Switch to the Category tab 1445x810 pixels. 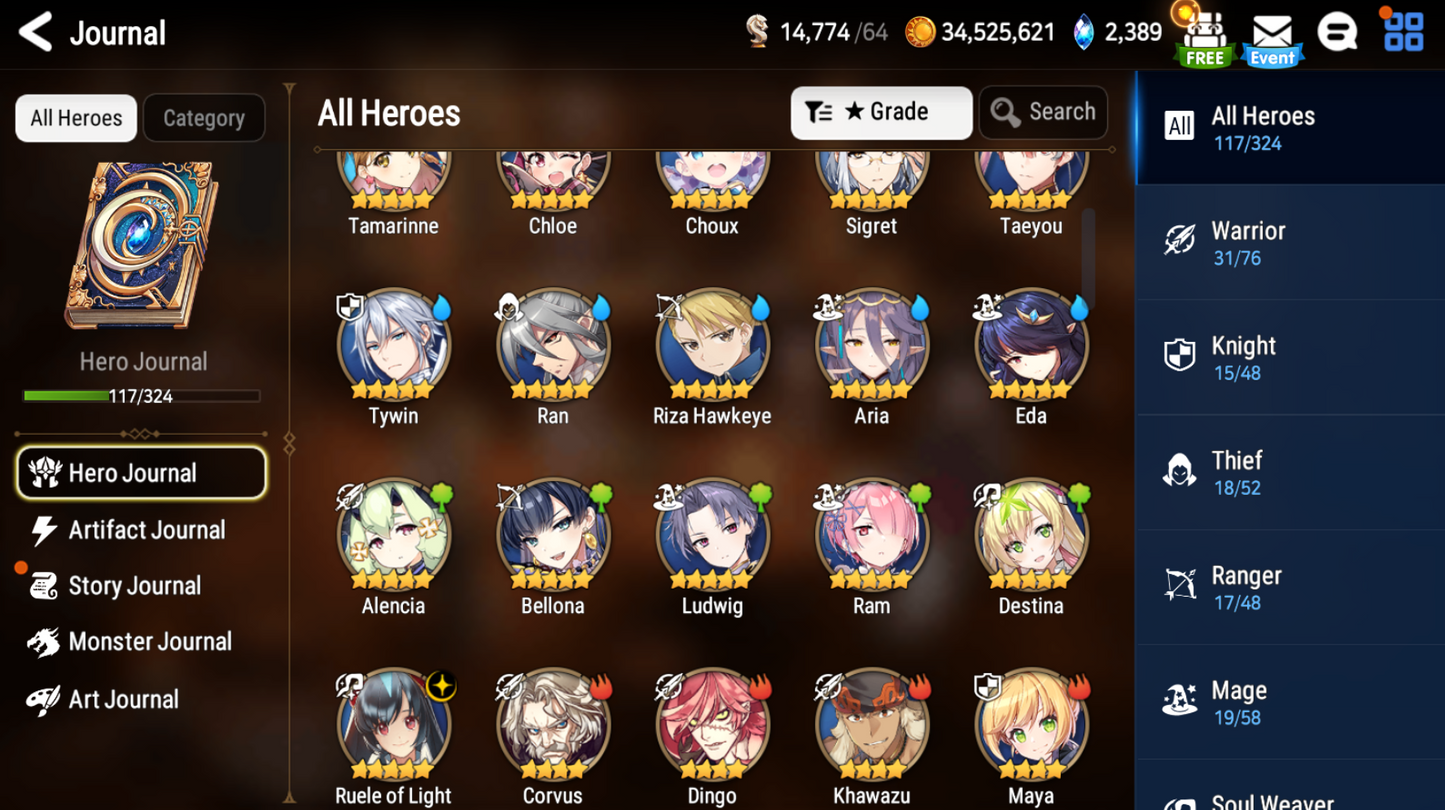coord(204,118)
